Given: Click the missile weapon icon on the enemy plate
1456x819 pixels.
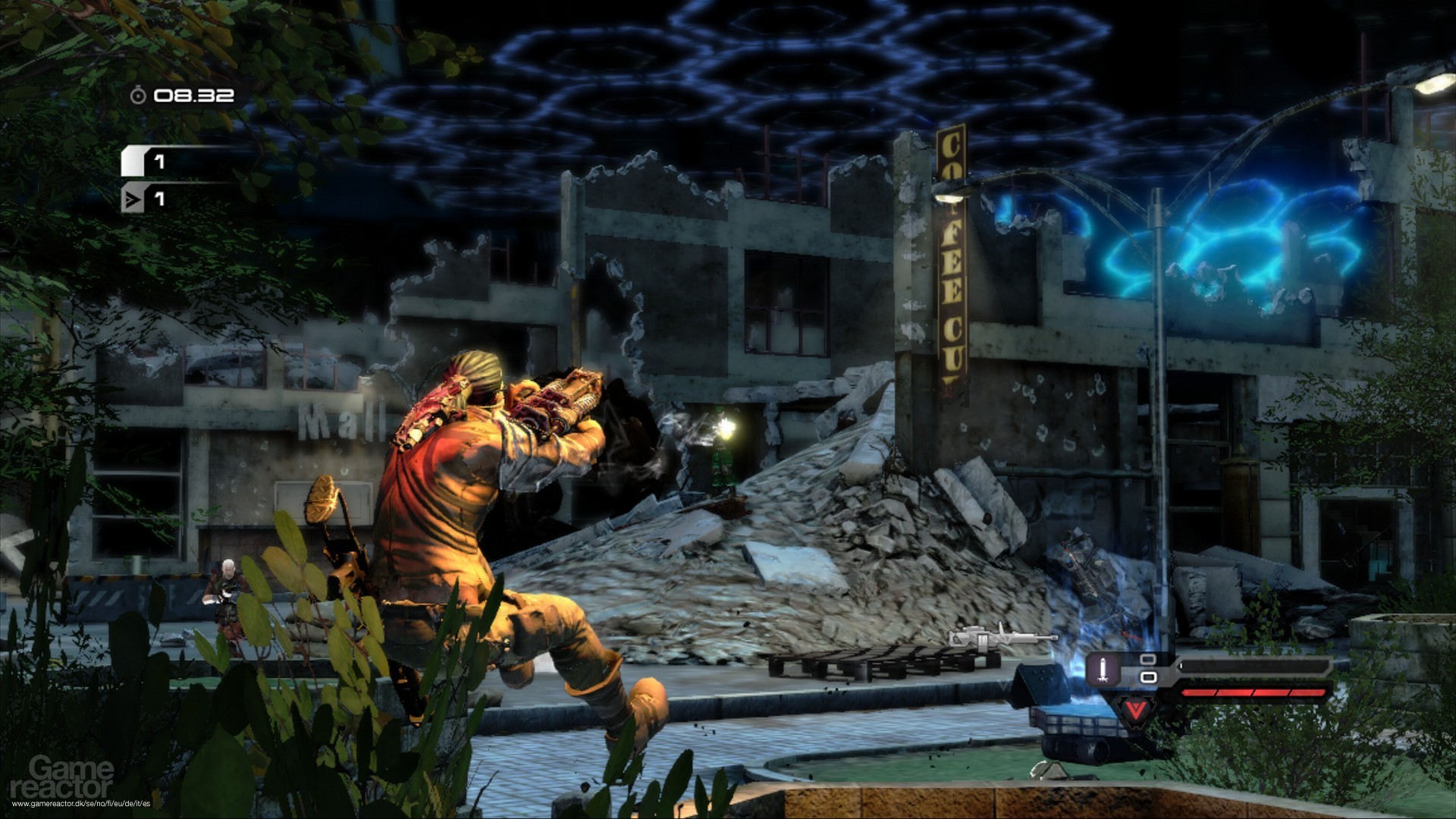Looking at the screenshot, I should [x=1103, y=670].
